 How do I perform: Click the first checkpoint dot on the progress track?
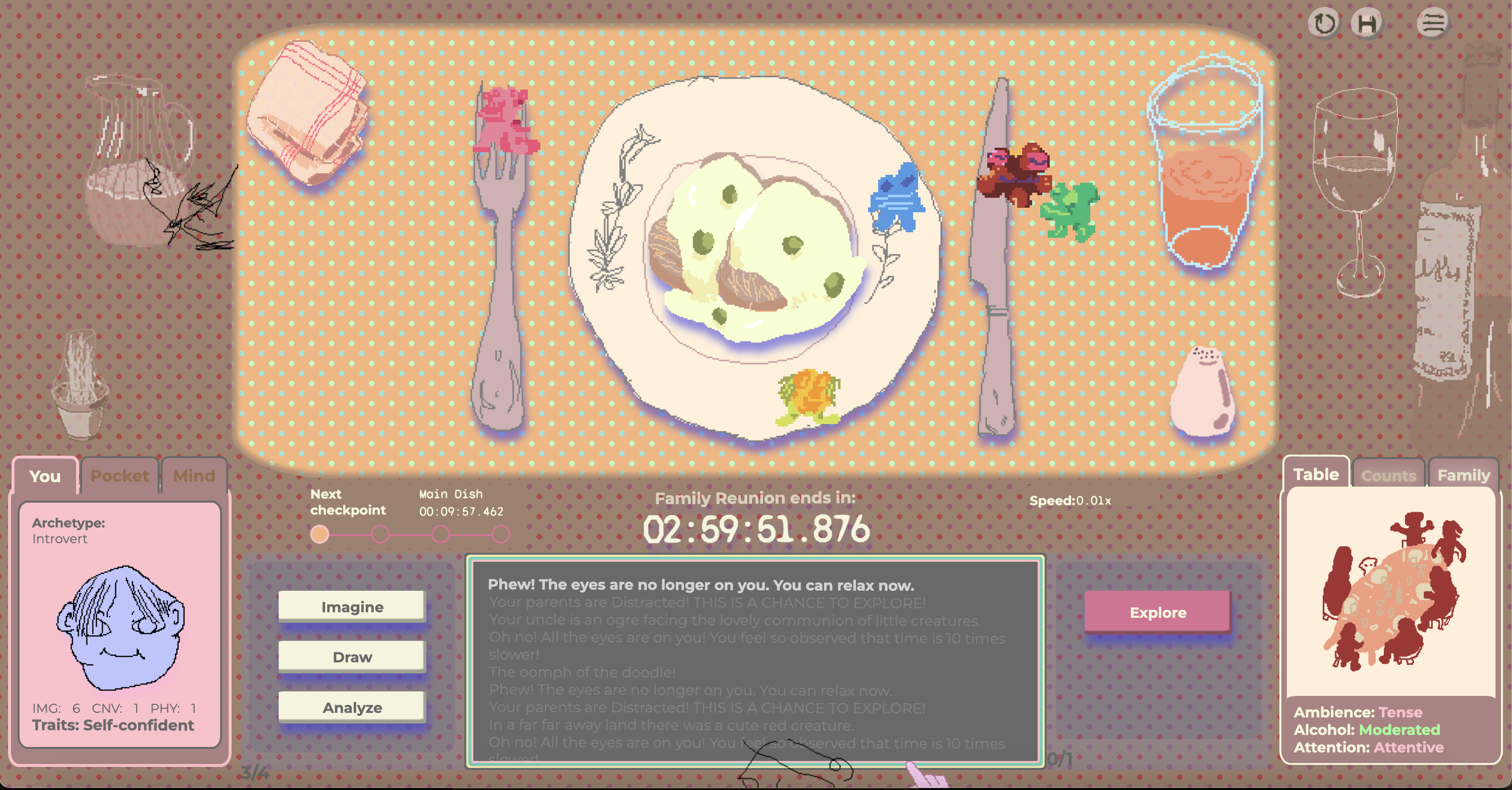tap(319, 535)
